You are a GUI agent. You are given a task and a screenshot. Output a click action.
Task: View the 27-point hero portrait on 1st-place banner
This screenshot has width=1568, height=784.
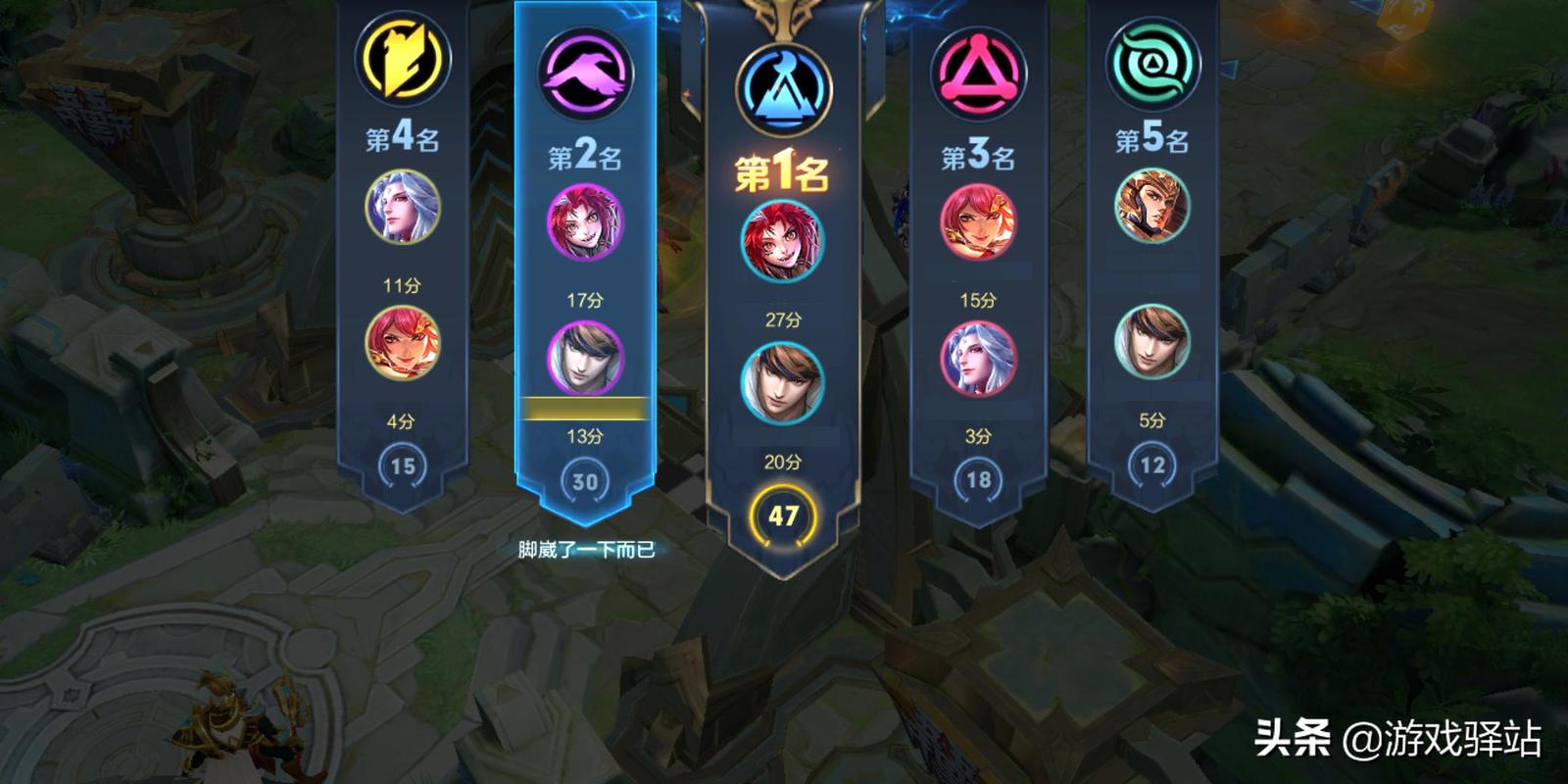click(x=782, y=241)
